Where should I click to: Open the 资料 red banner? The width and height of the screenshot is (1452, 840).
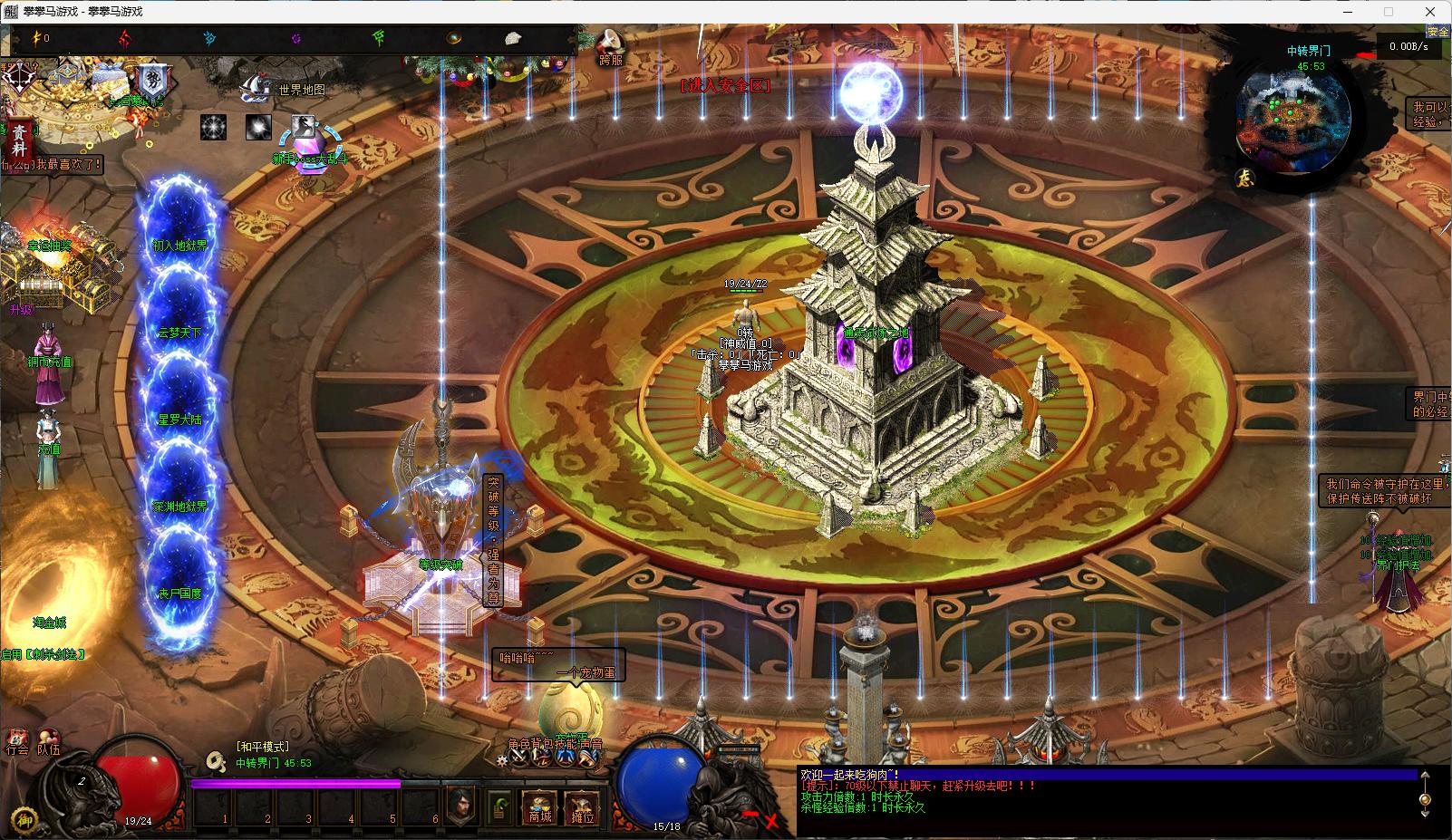pos(19,140)
